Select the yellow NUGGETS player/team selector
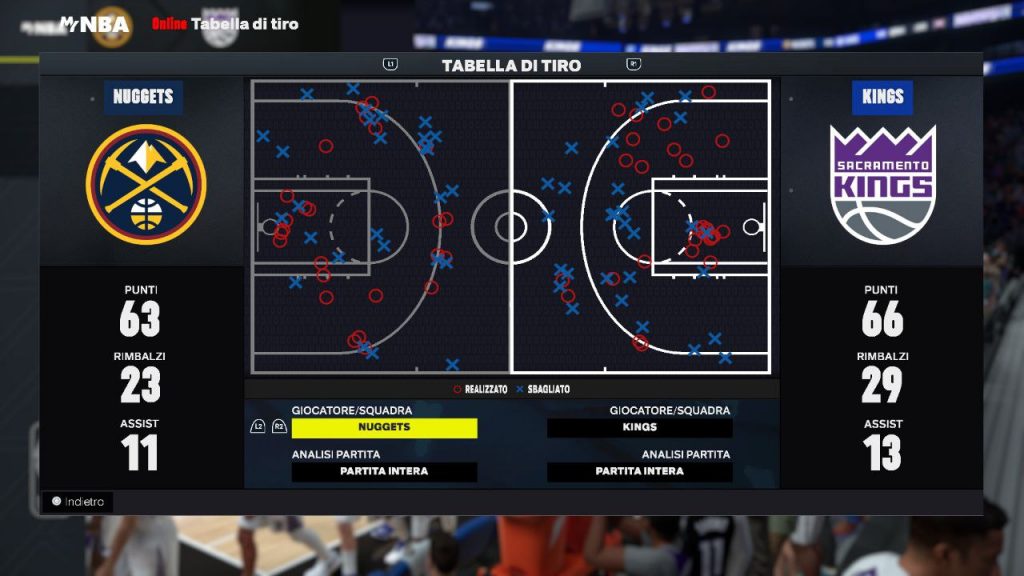Viewport: 1024px width, 576px height. click(x=384, y=427)
